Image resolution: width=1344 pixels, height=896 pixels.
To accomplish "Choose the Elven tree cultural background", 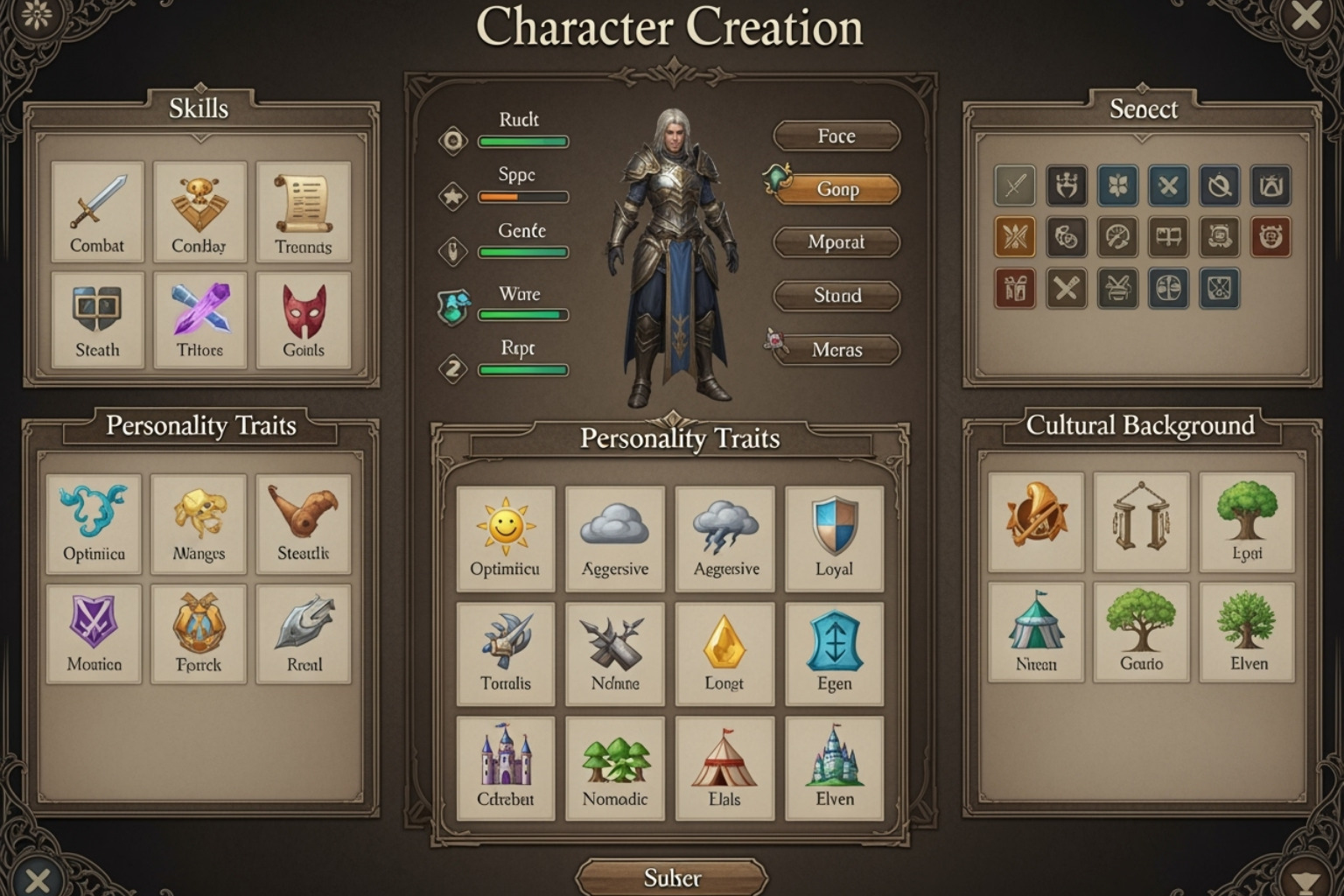I will 1248,632.
